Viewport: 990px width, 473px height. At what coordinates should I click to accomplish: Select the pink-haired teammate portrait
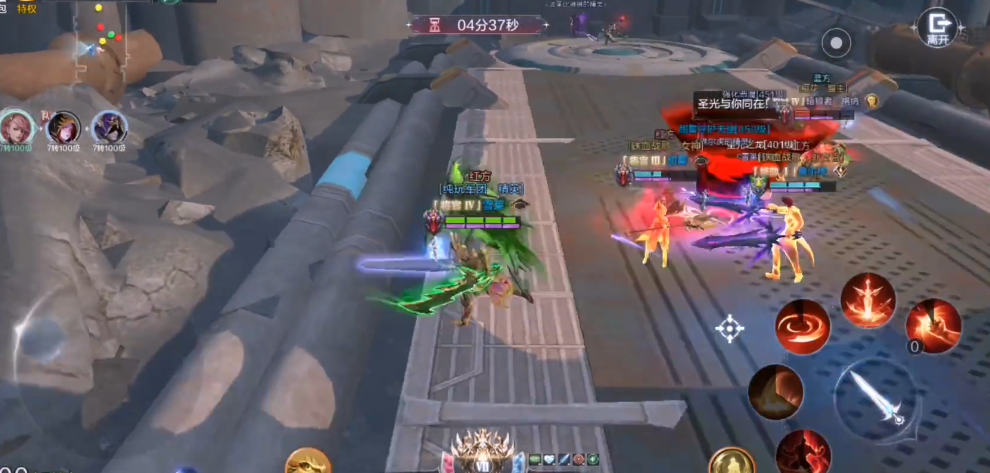tap(16, 127)
